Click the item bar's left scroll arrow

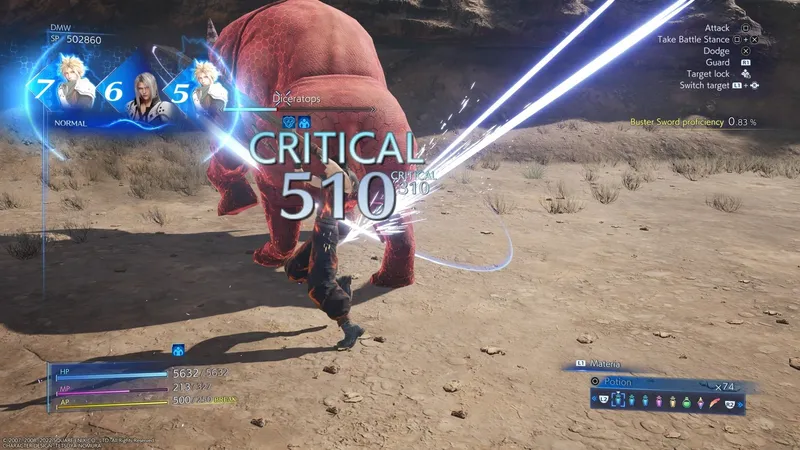pos(594,401)
